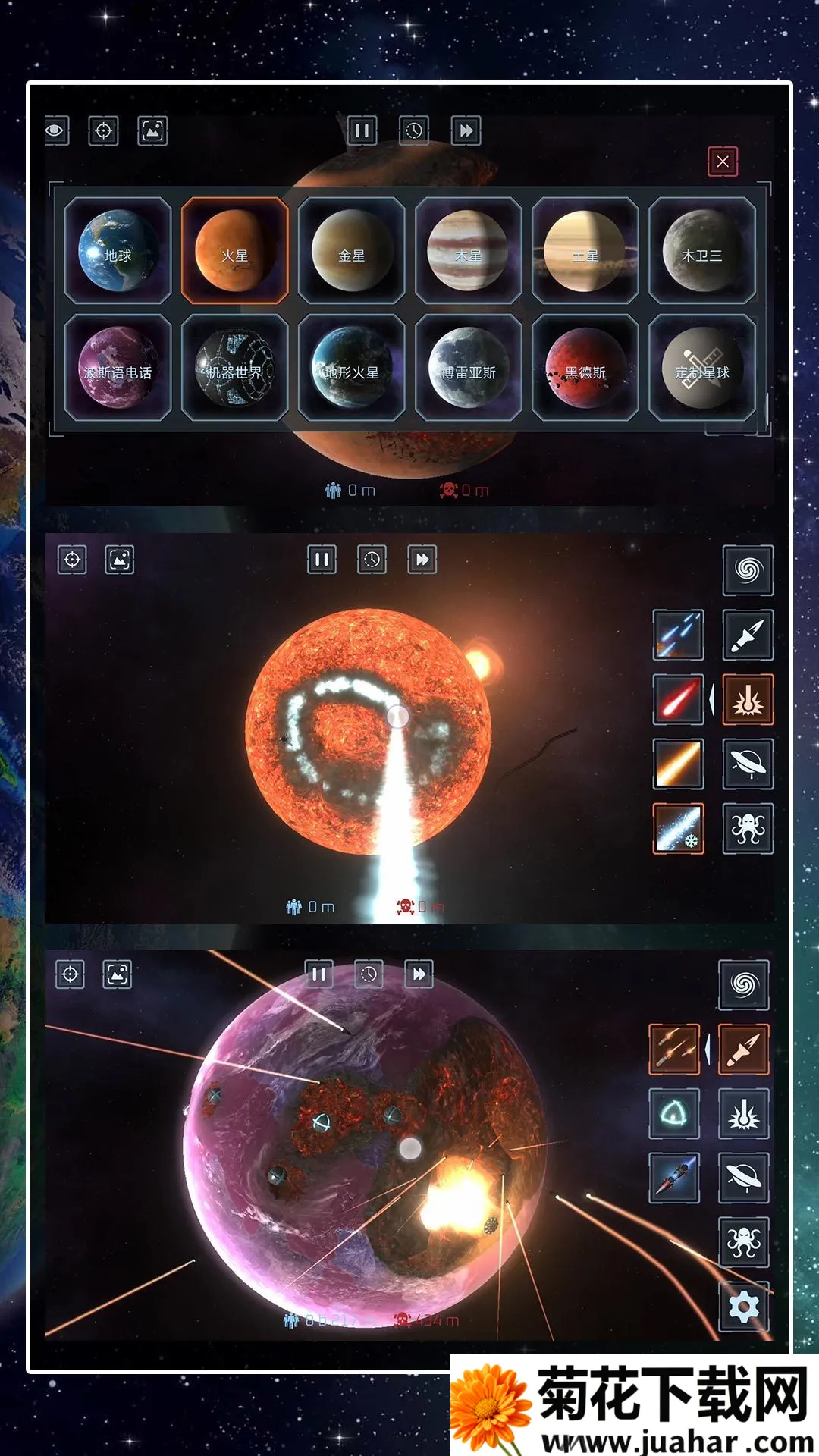819x1456 pixels.
Task: Toggle the eye visibility icon
Action: coord(56,130)
